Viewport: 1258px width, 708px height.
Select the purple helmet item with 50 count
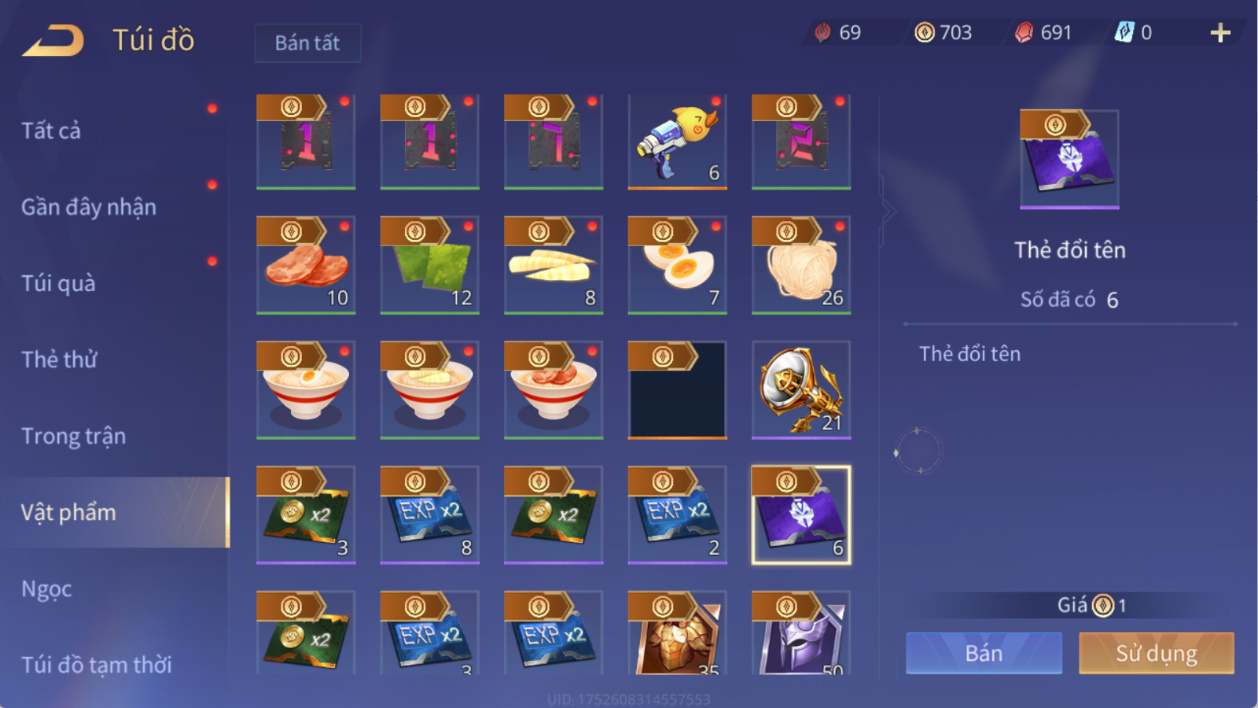point(801,633)
